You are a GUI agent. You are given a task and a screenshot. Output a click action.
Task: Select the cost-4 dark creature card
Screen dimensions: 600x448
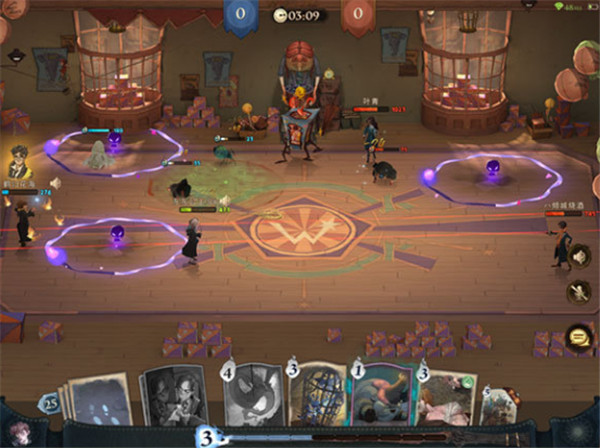(x=252, y=398)
